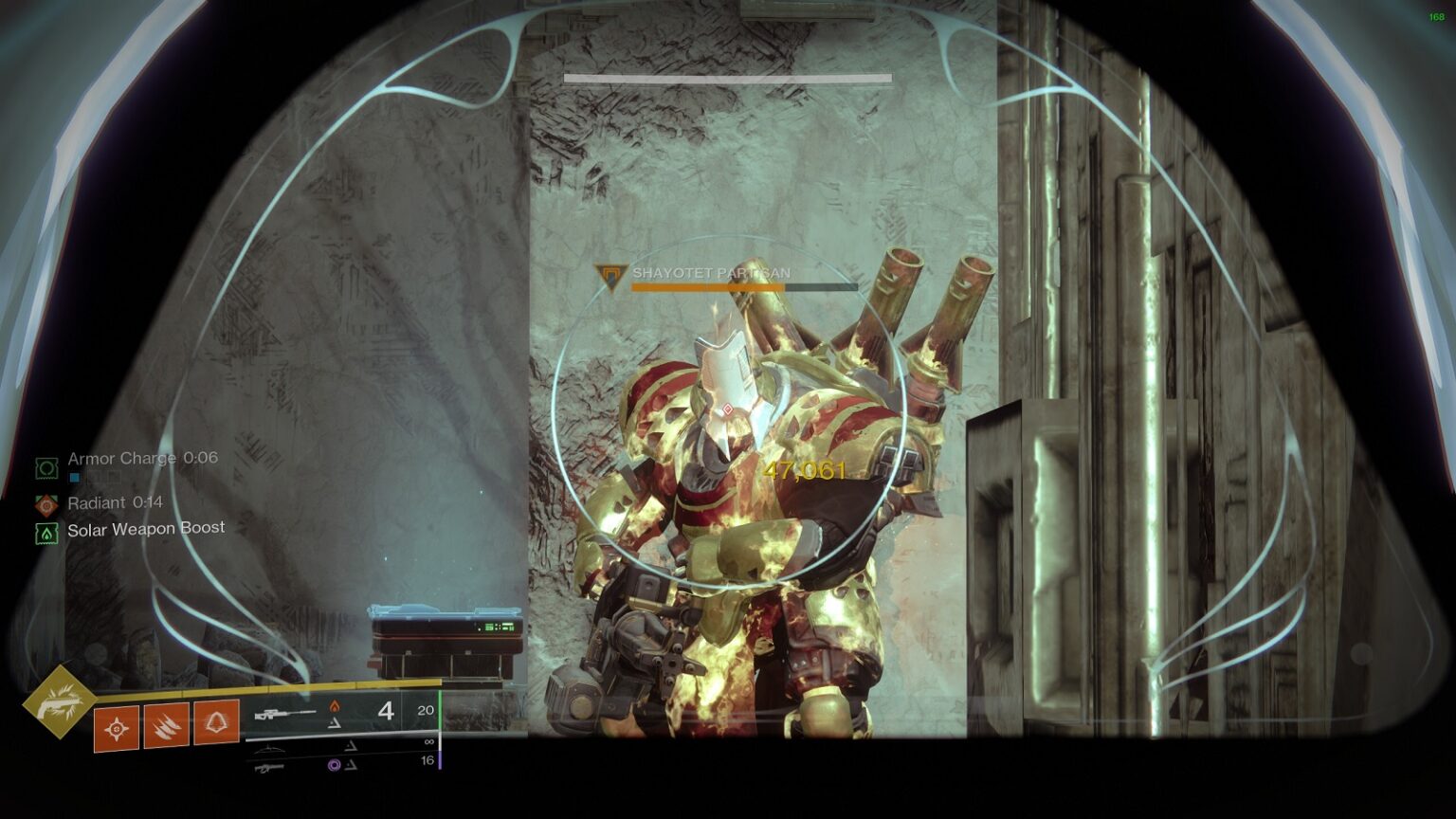The width and height of the screenshot is (1456, 819).
Task: Click the Radiant buff icon
Action: (x=46, y=504)
